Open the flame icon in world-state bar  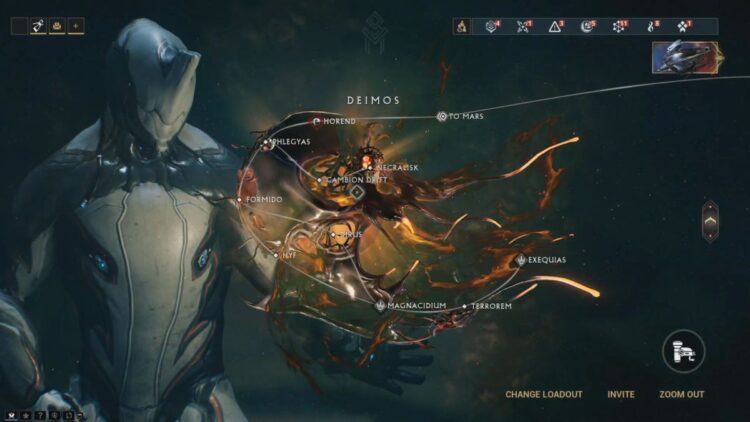[462, 26]
